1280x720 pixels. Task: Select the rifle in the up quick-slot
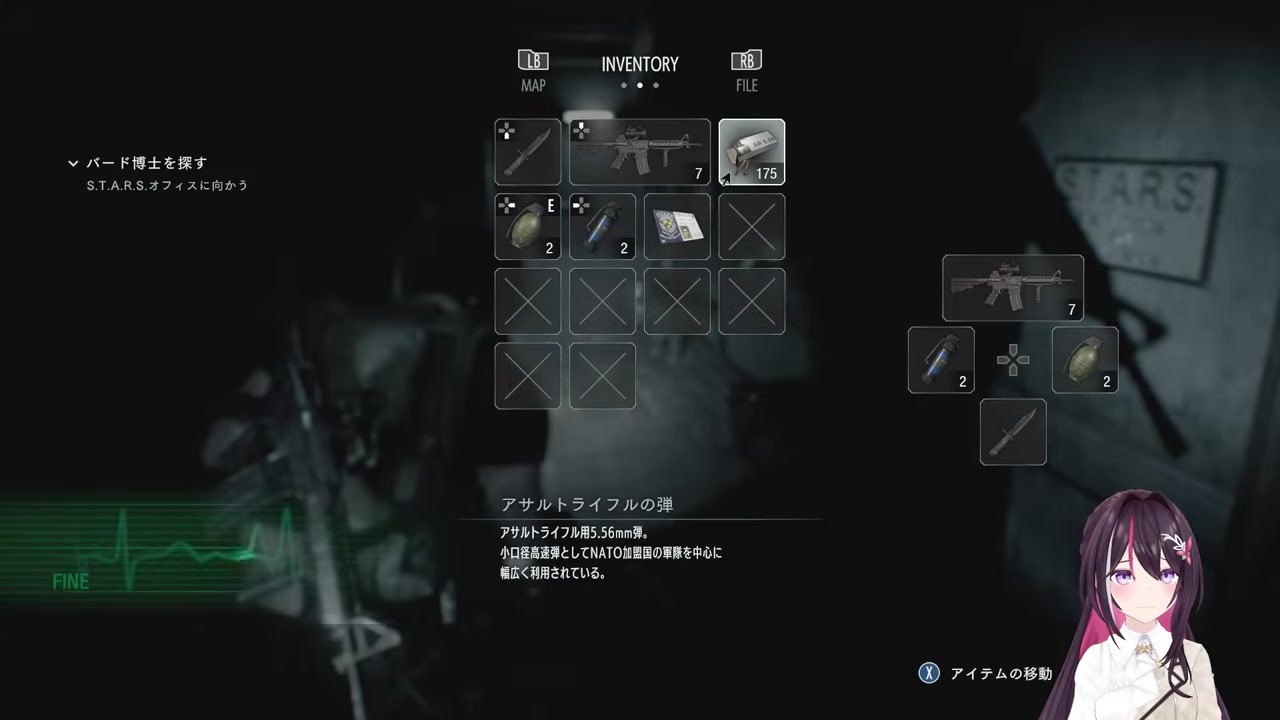1013,288
